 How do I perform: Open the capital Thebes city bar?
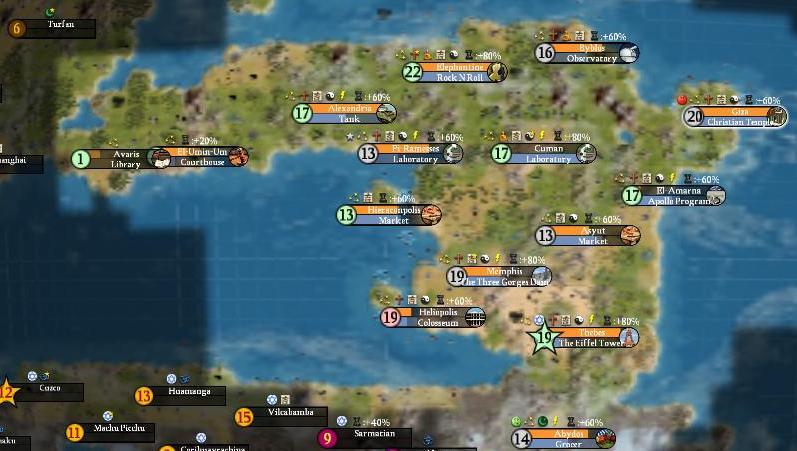click(x=590, y=333)
